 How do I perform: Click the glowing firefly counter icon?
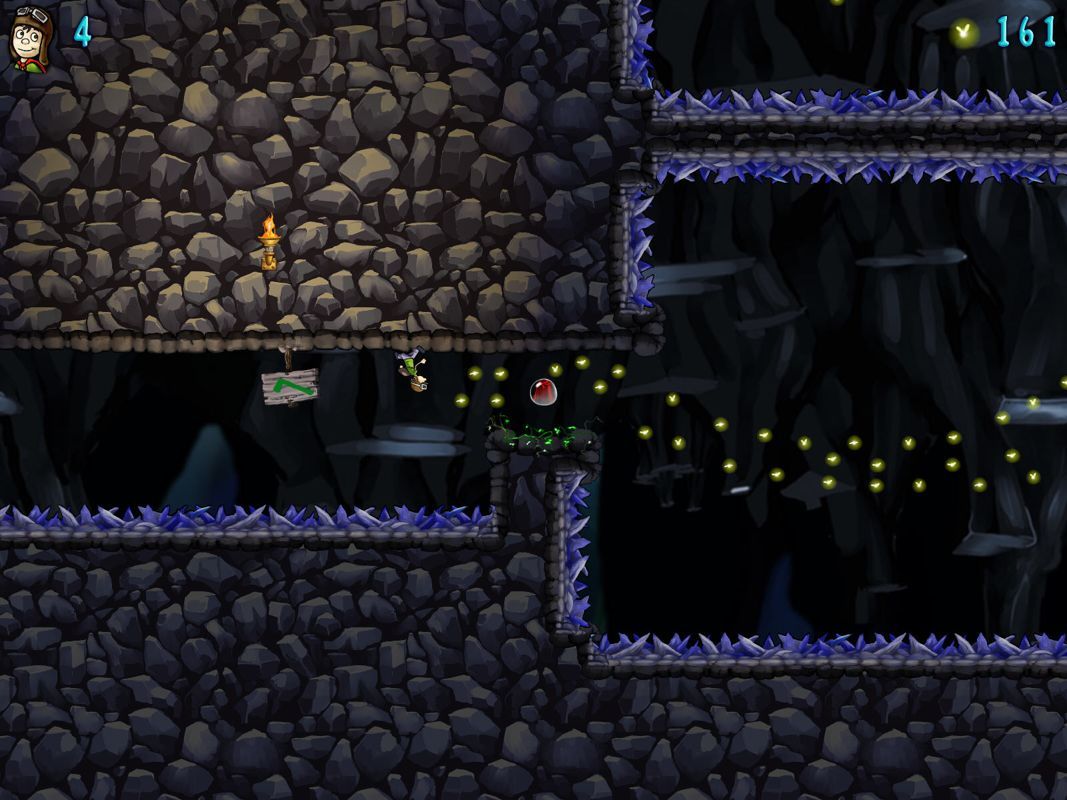pyautogui.click(x=964, y=33)
